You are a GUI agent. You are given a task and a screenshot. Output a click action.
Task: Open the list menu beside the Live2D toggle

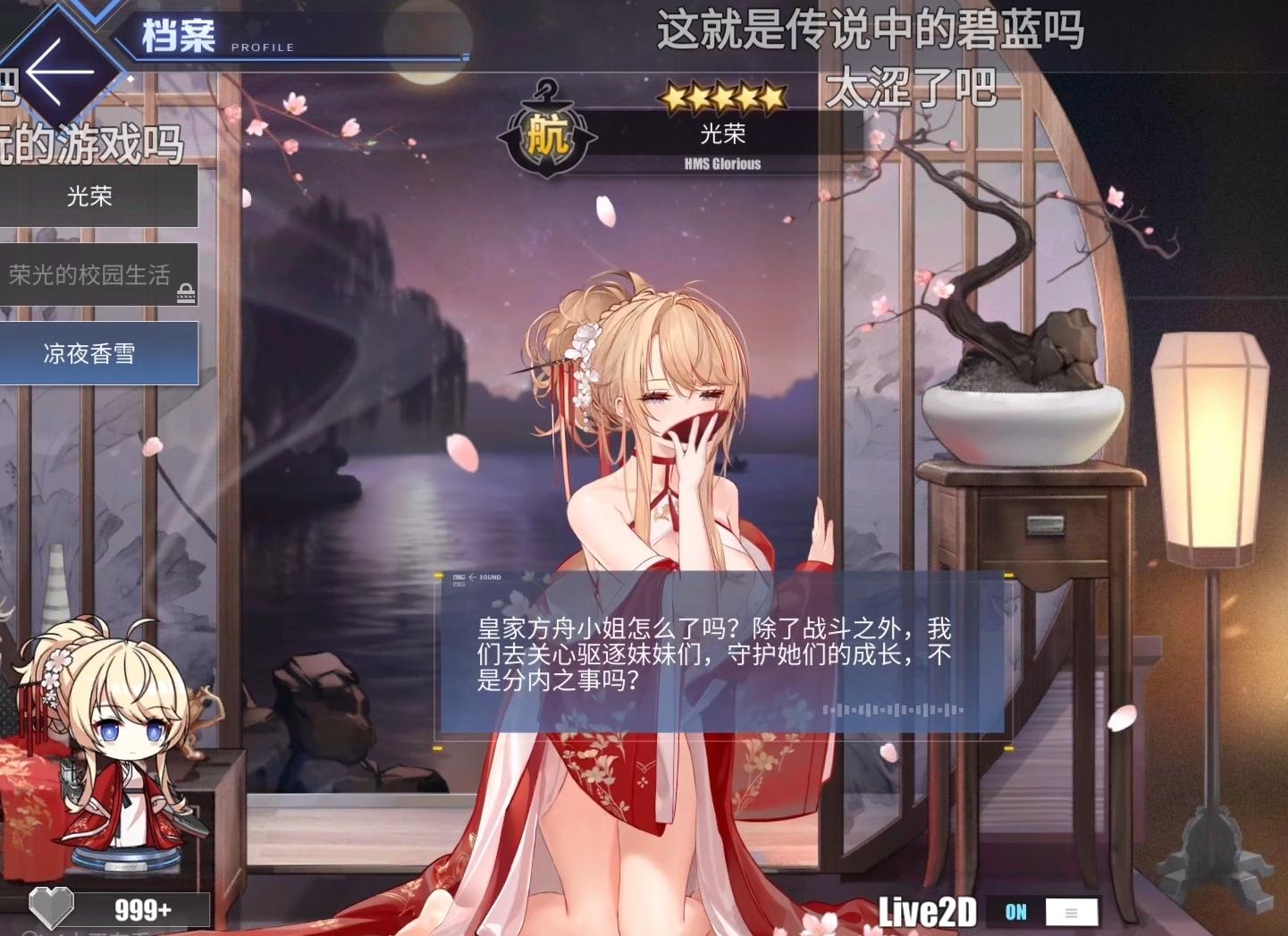coord(1072,913)
